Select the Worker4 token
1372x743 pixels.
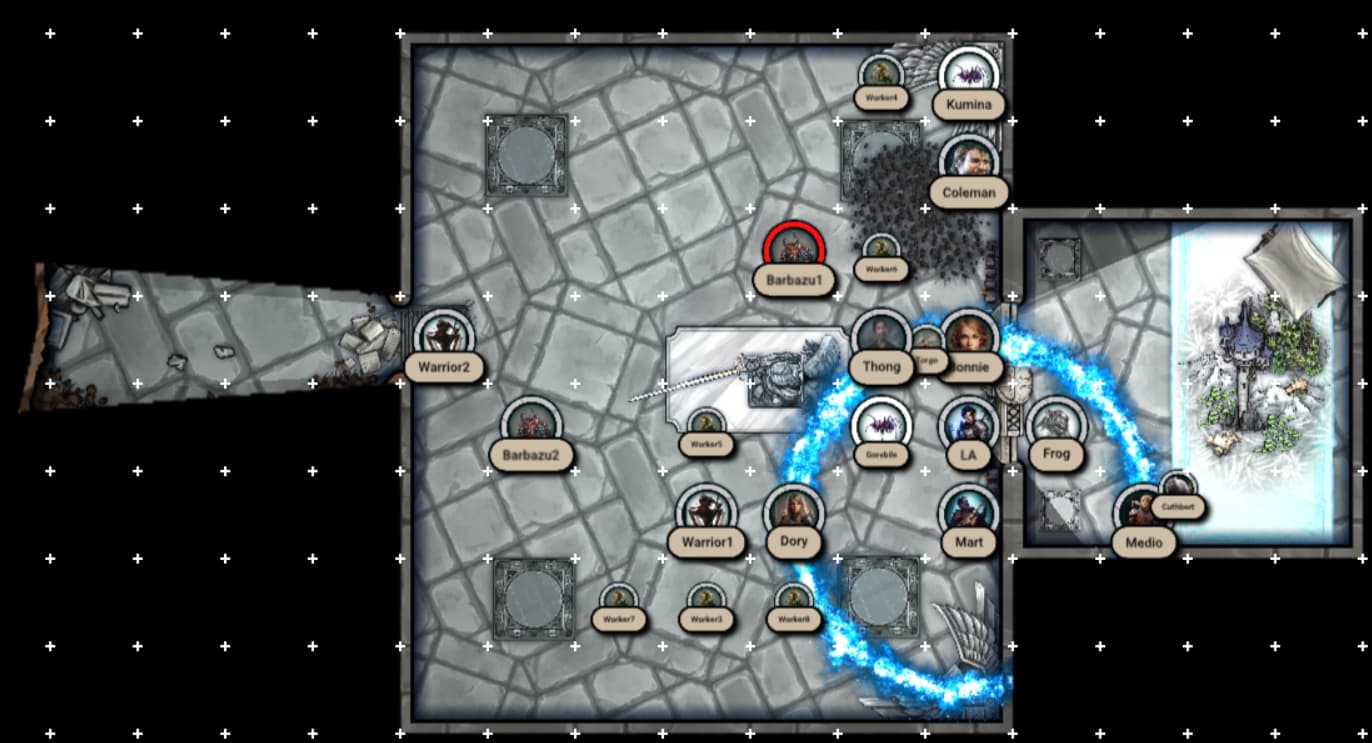coord(881,73)
